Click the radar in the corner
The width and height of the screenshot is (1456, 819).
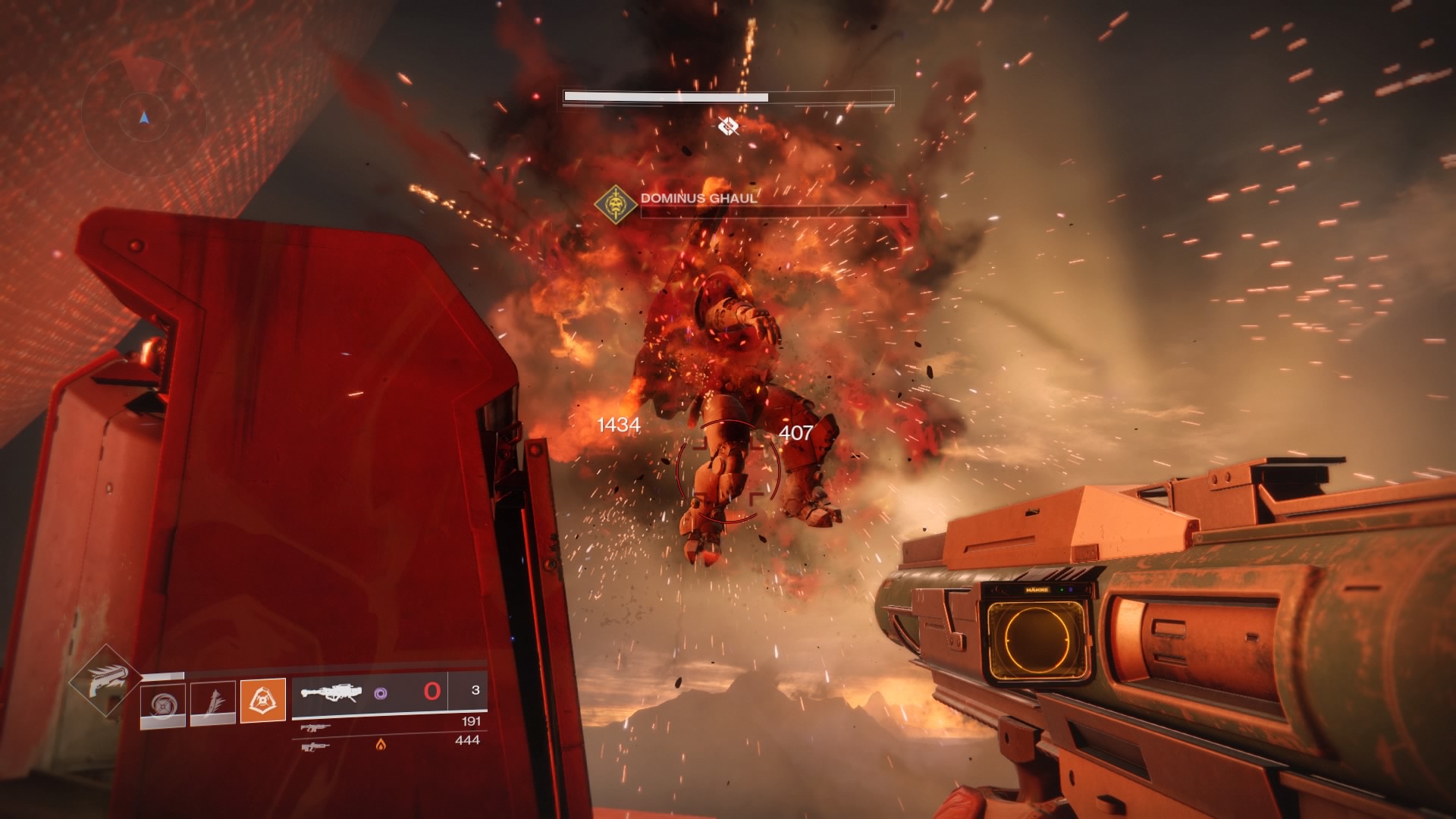(x=144, y=118)
